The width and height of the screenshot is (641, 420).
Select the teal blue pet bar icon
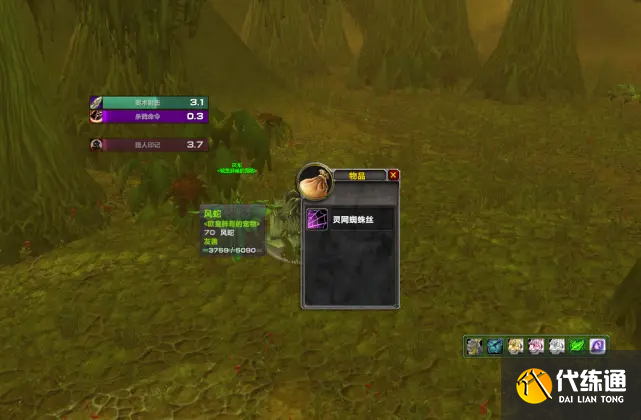[496, 346]
